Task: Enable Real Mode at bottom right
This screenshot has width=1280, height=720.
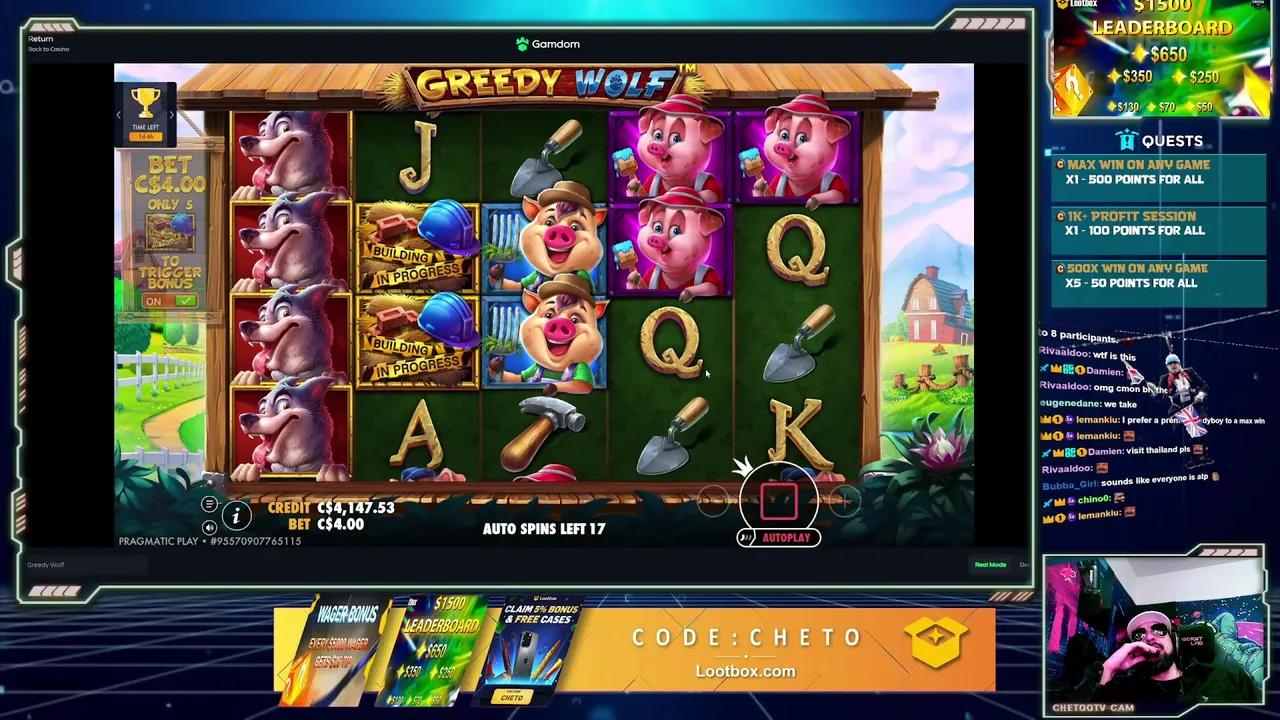Action: (989, 564)
